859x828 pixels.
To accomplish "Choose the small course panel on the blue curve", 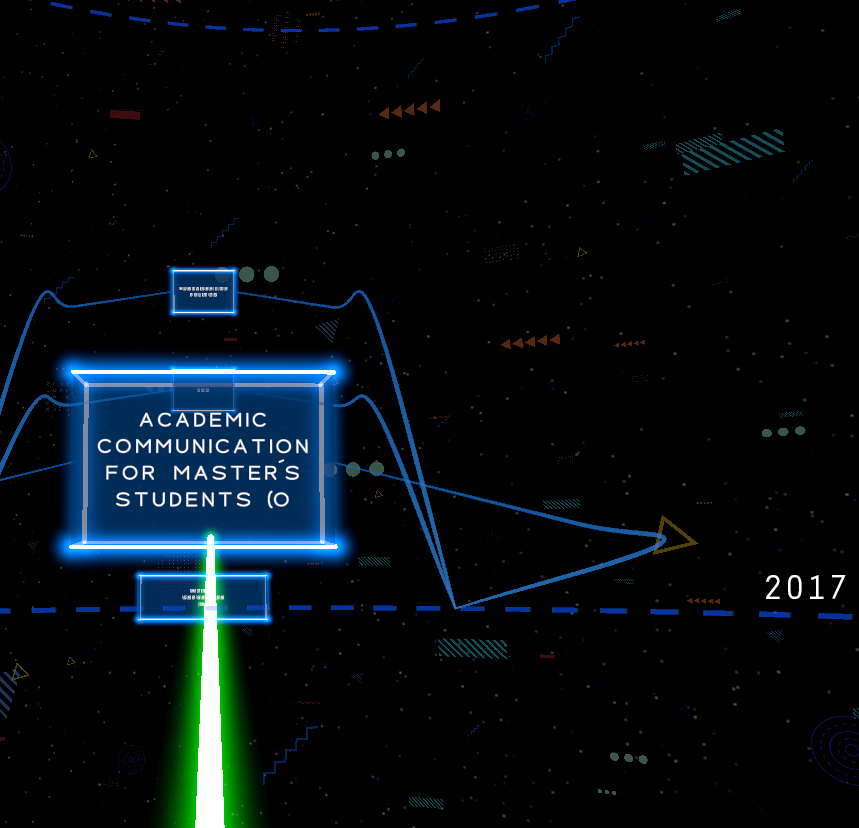I will (203, 291).
